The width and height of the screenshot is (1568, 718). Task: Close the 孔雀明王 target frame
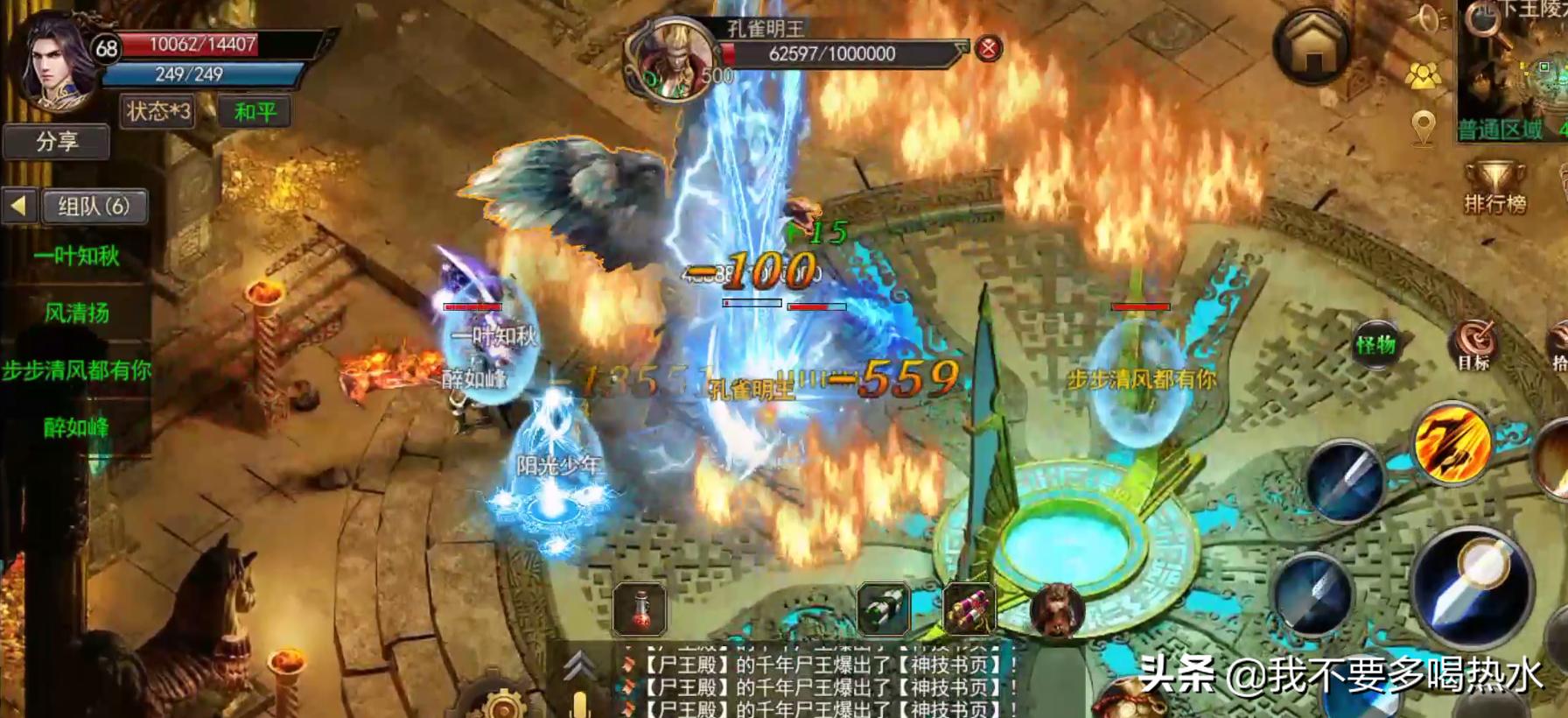[988, 48]
